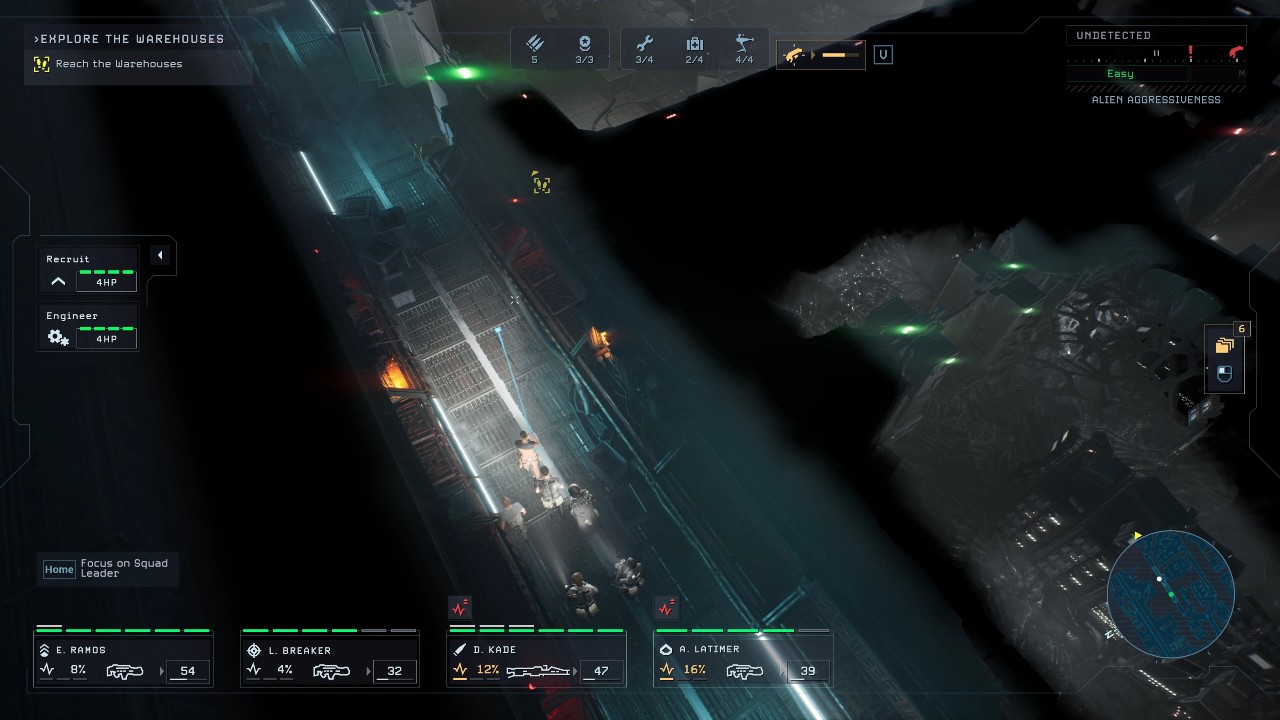Toggle D. Kade's red stress alert icon
Screen dimensions: 1280x720
point(459,606)
